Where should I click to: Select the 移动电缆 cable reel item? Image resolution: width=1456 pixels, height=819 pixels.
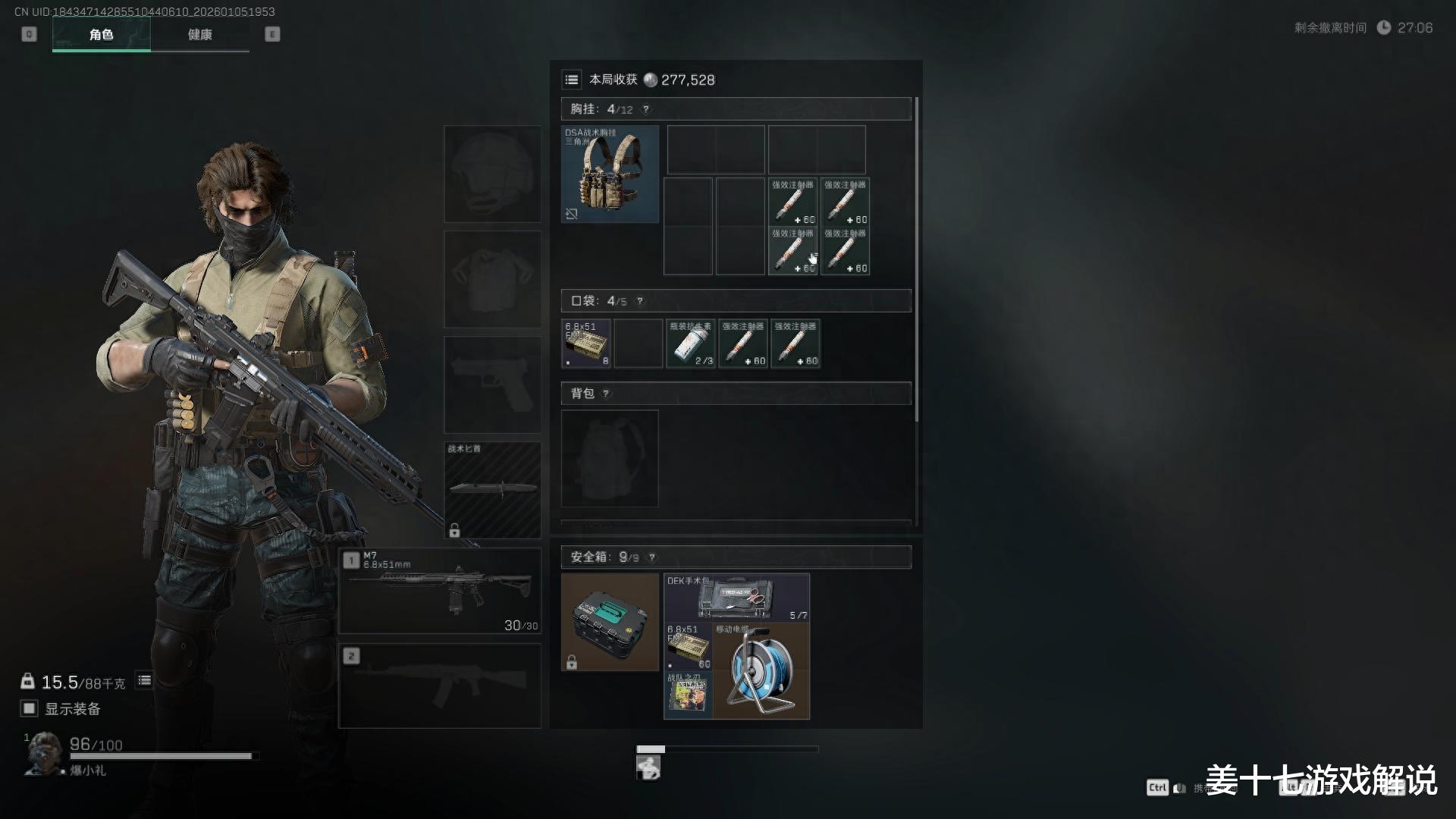coord(761,671)
